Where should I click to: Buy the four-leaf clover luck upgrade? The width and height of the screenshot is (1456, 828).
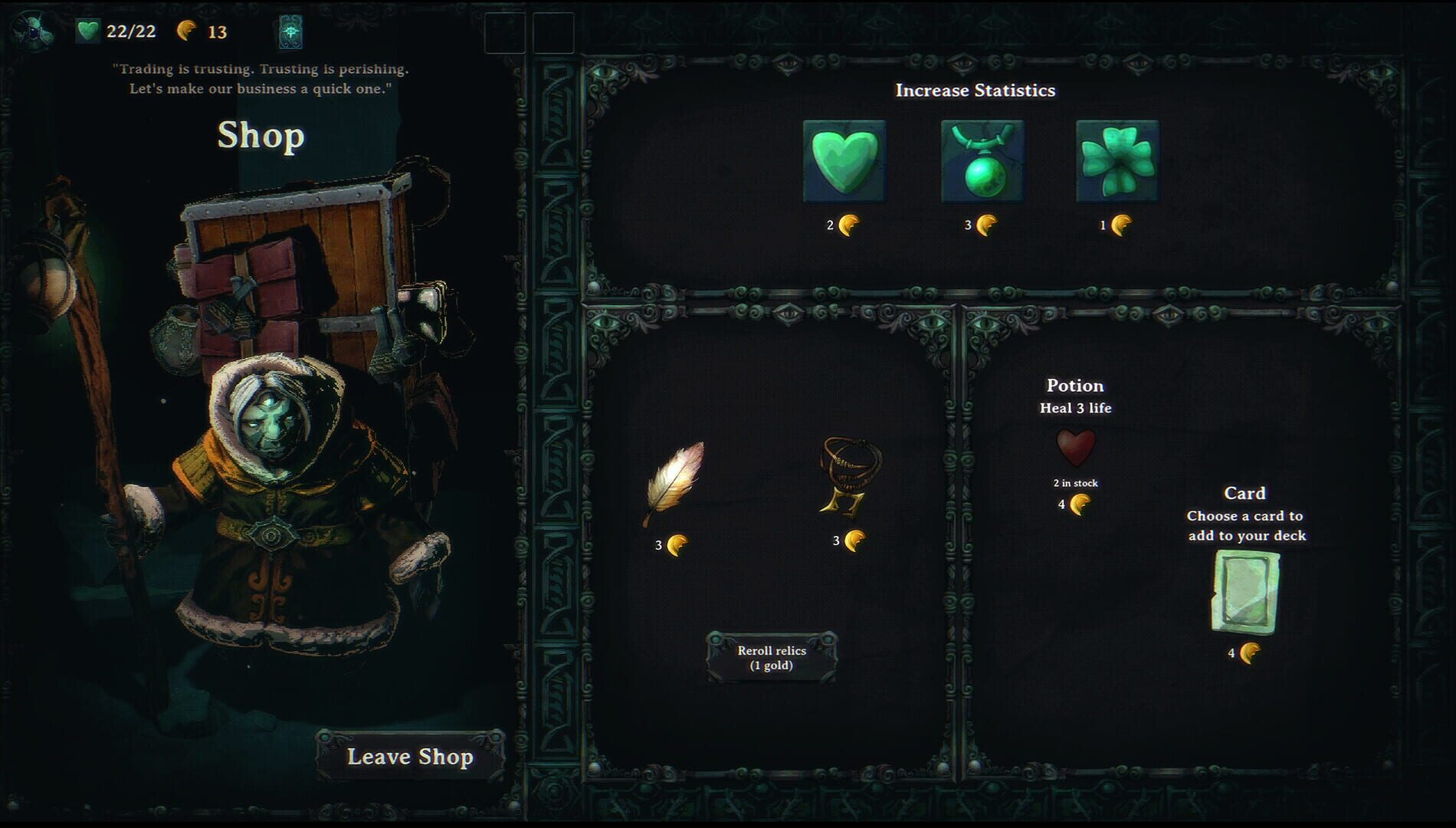pyautogui.click(x=1117, y=161)
